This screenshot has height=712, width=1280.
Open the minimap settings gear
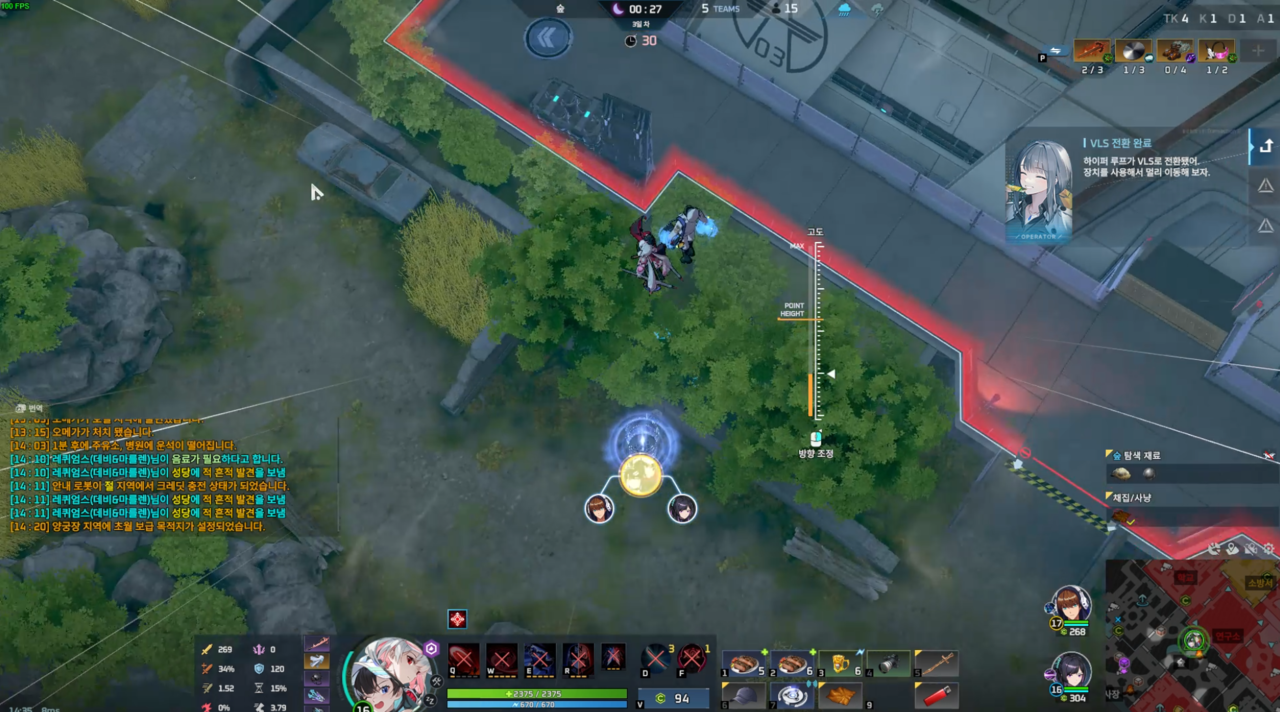(x=1268, y=549)
